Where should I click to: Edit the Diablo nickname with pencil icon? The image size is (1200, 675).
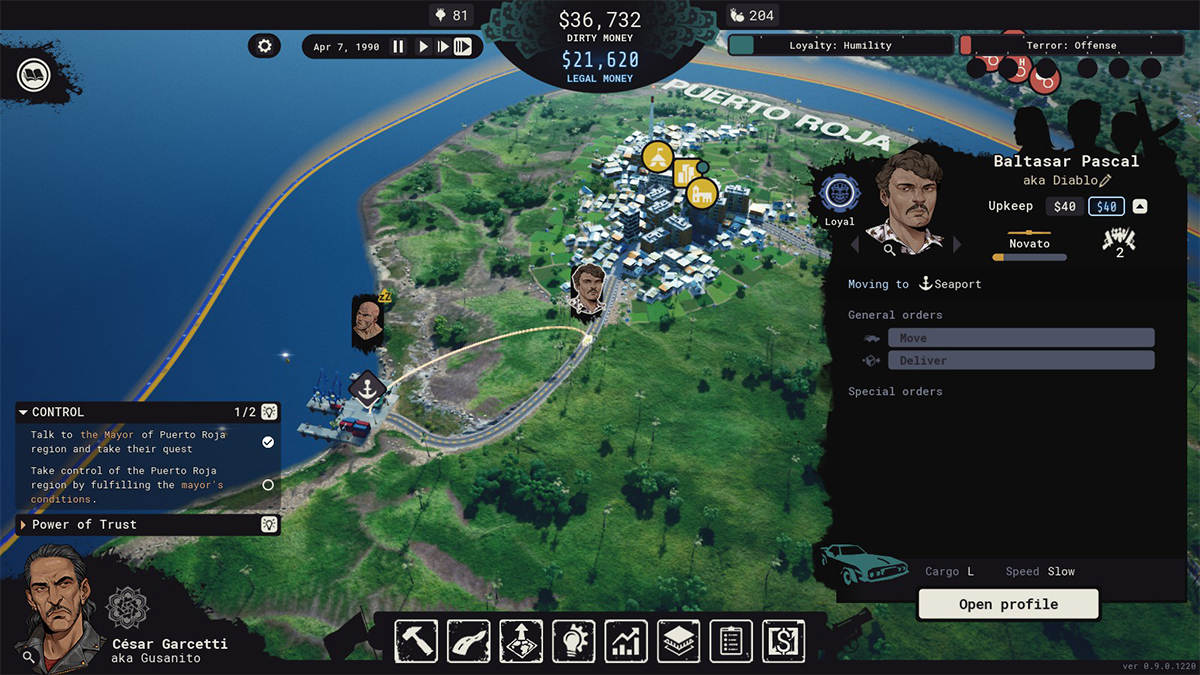pyautogui.click(x=1105, y=181)
